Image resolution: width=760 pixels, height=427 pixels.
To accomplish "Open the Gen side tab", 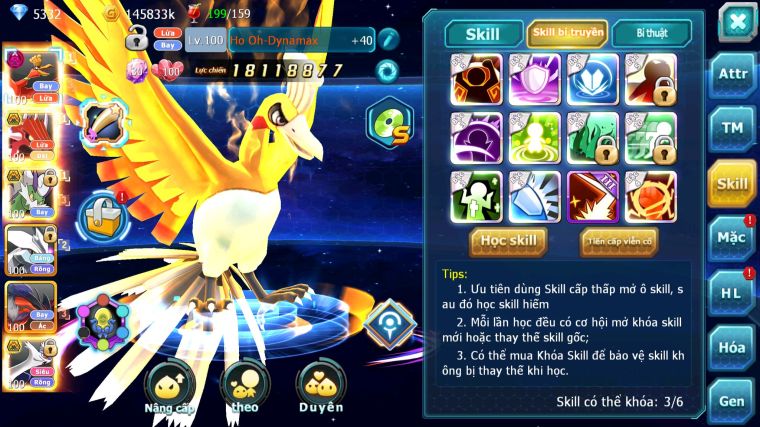I will 732,401.
